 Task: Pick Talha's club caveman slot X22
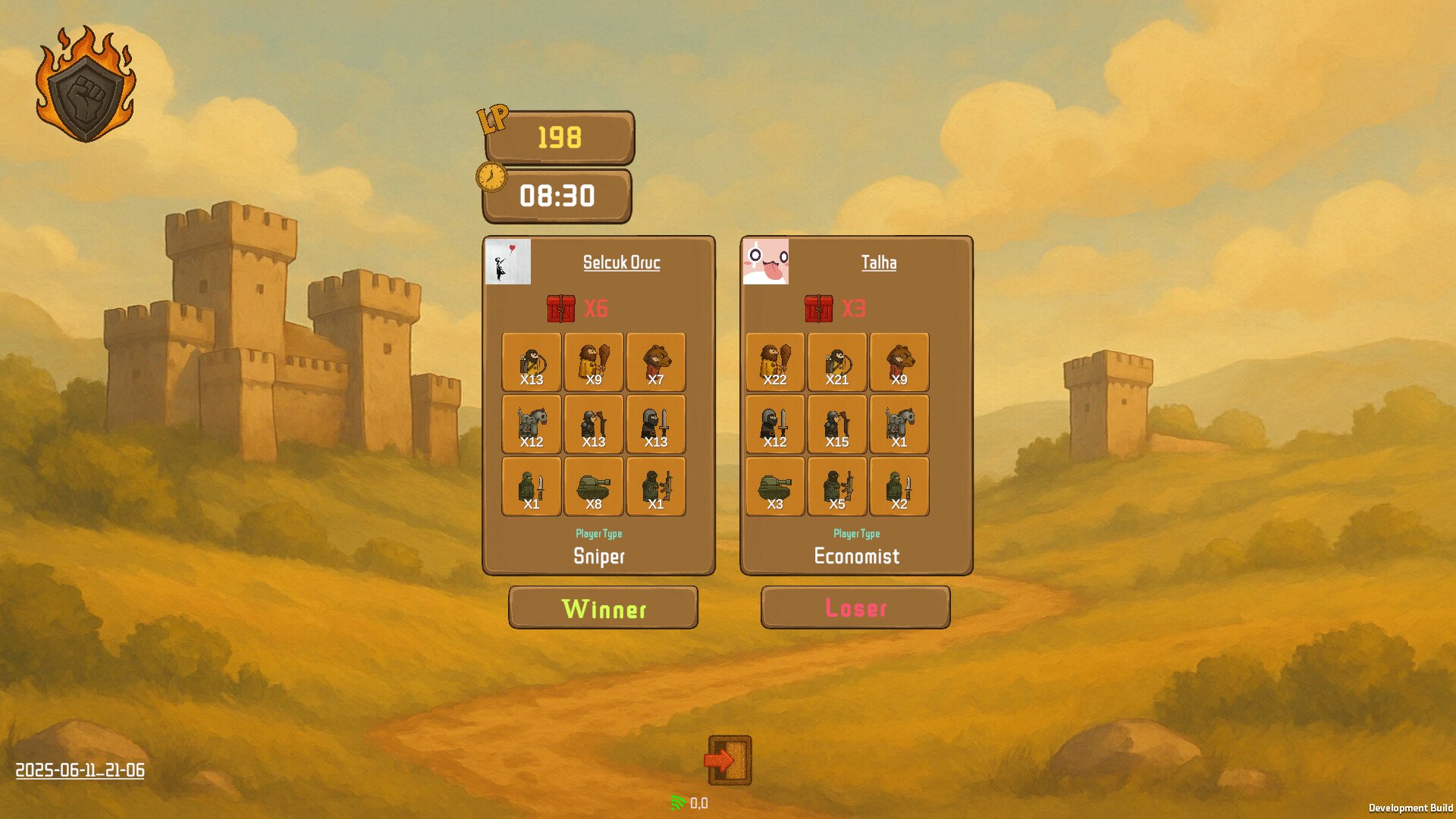775,362
